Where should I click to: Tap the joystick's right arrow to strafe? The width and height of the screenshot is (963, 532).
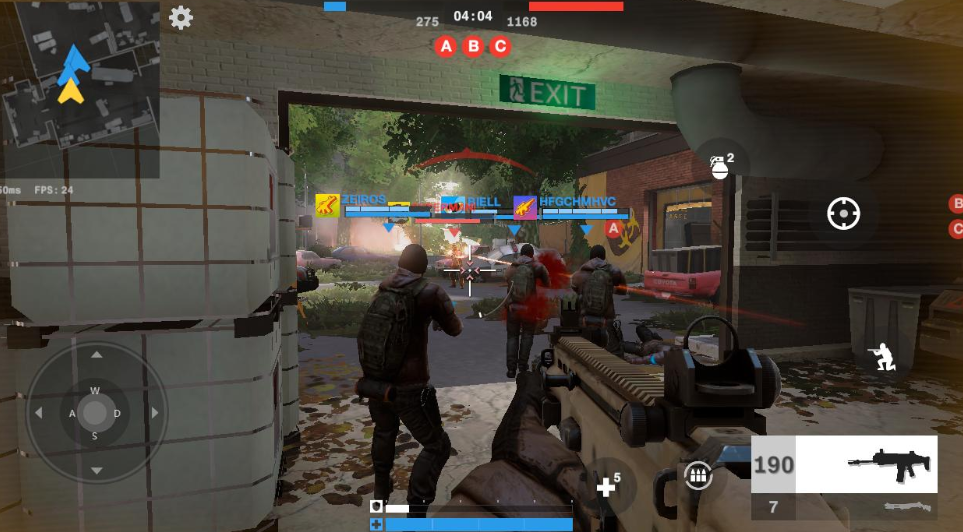153,412
